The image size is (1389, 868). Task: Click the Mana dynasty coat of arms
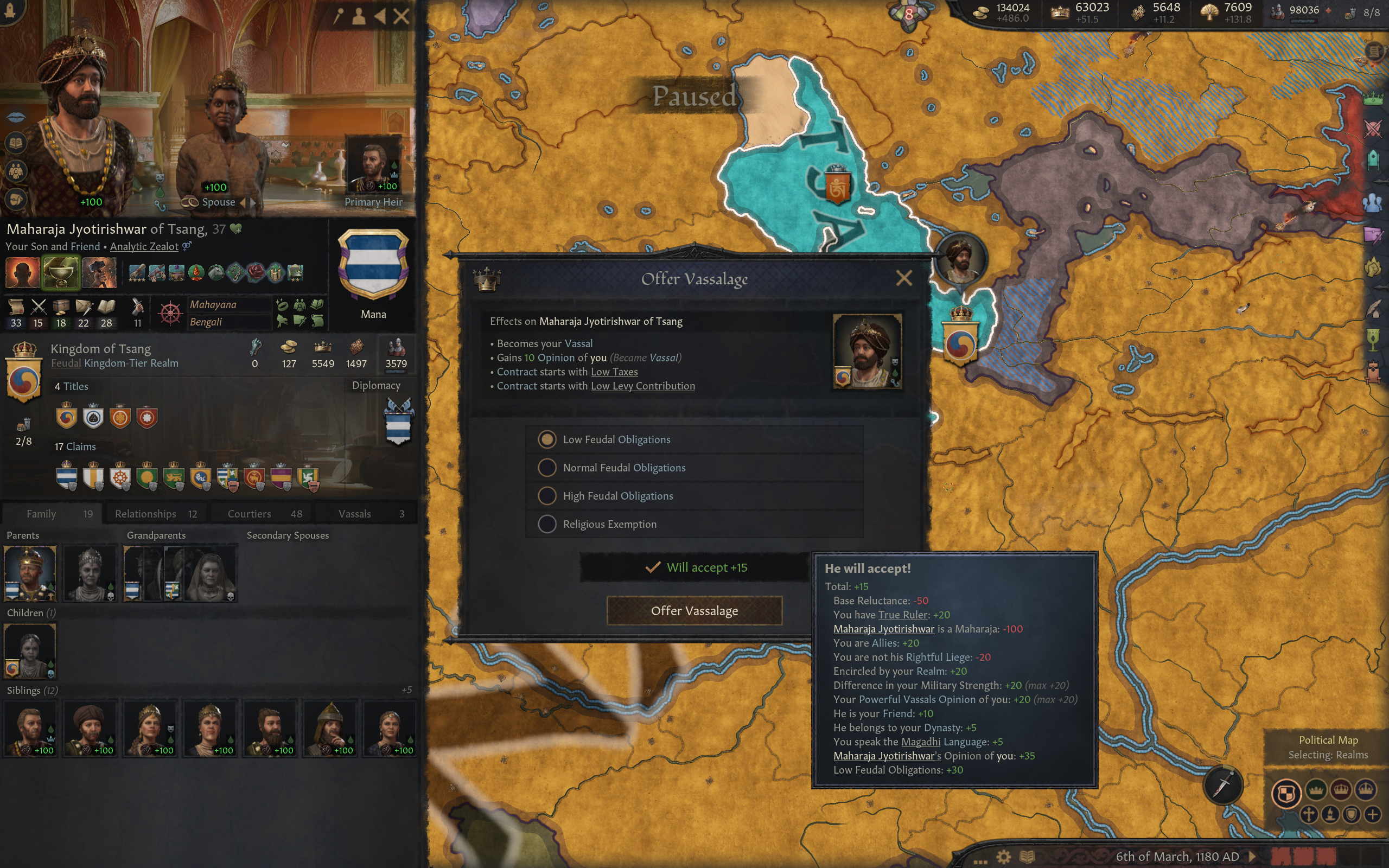coord(373,264)
